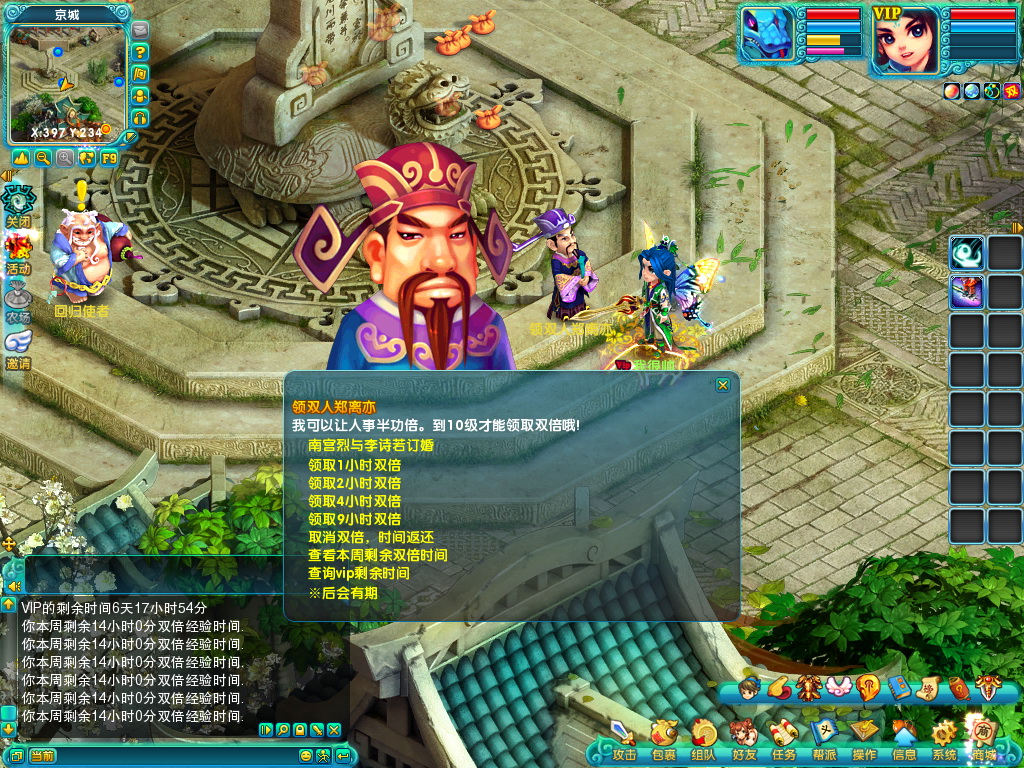Close the NPC dialogue window
The image size is (1024, 768).
722,385
